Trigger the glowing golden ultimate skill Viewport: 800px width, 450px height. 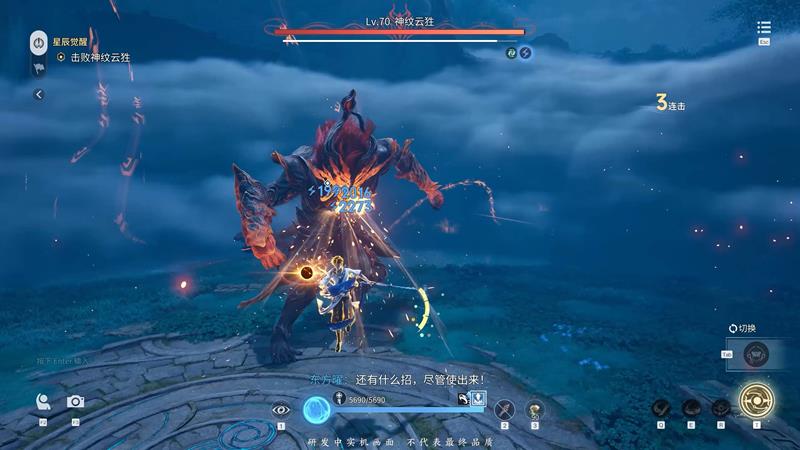tap(757, 400)
